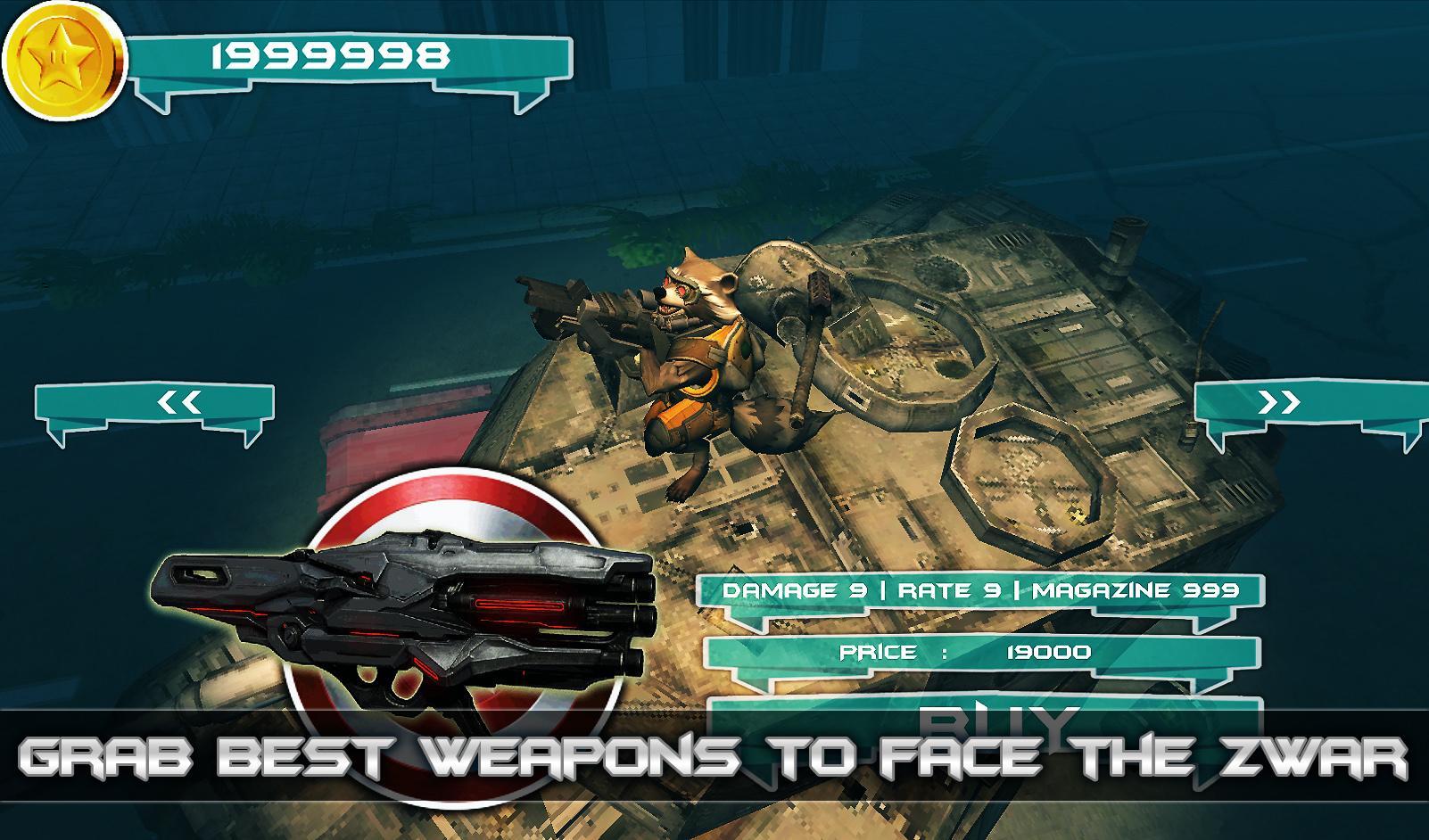Expand the weapon stats banner
Viewport: 1429px width, 840px height.
[x=981, y=589]
